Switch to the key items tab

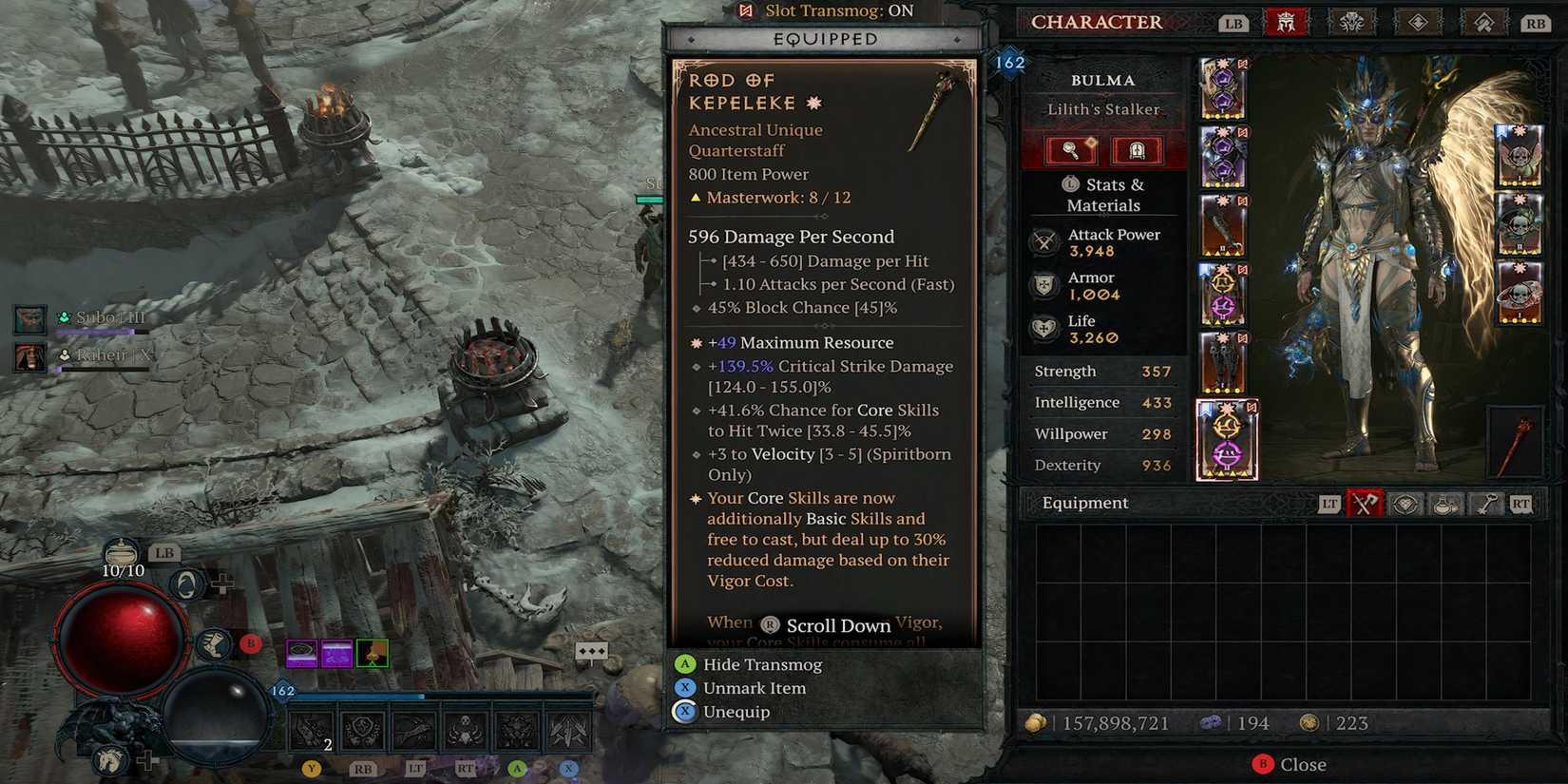click(x=1485, y=505)
